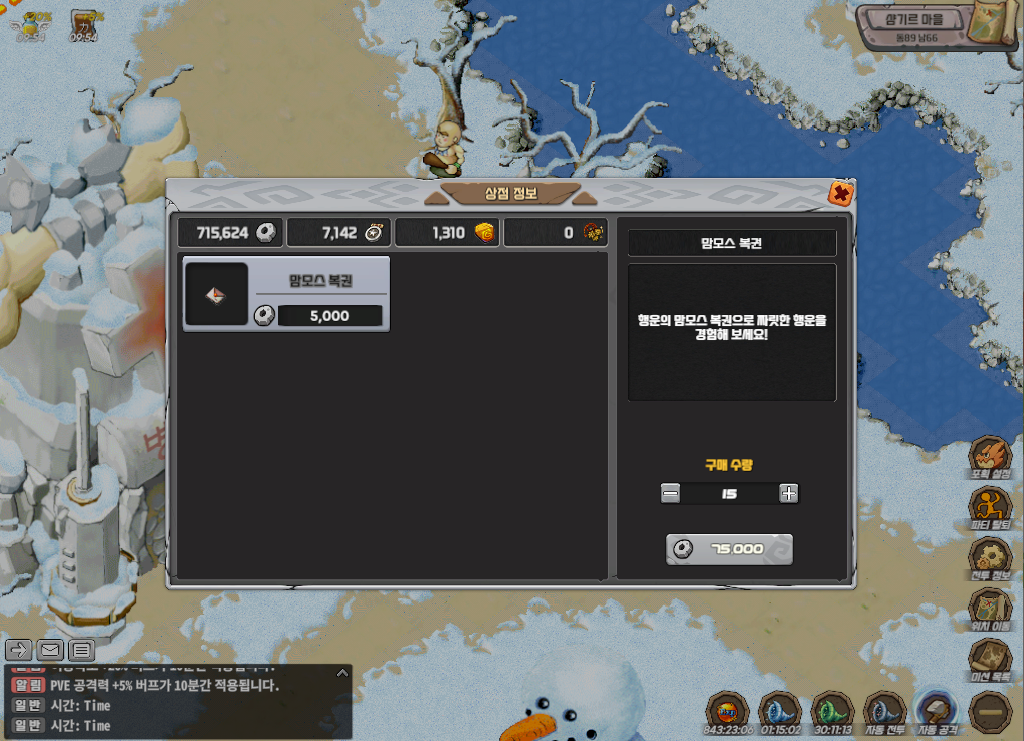Click the arrow button above the chat
This screenshot has height=741, width=1024.
(19, 651)
